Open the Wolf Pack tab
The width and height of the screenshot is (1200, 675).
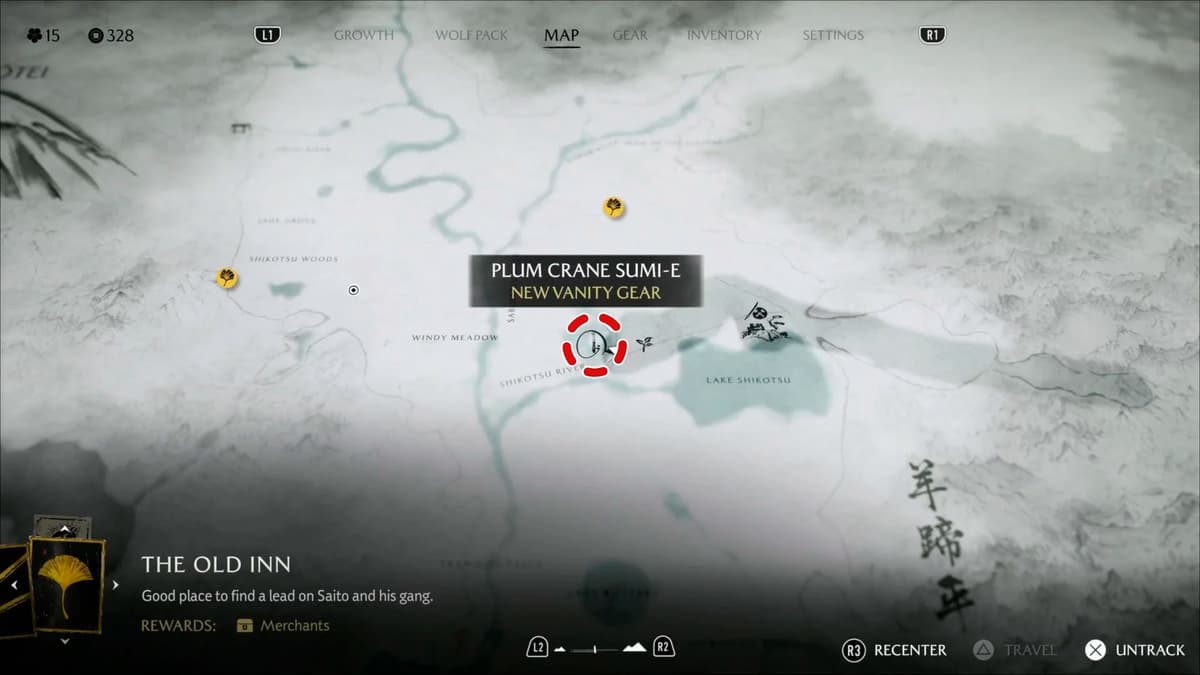pos(472,35)
